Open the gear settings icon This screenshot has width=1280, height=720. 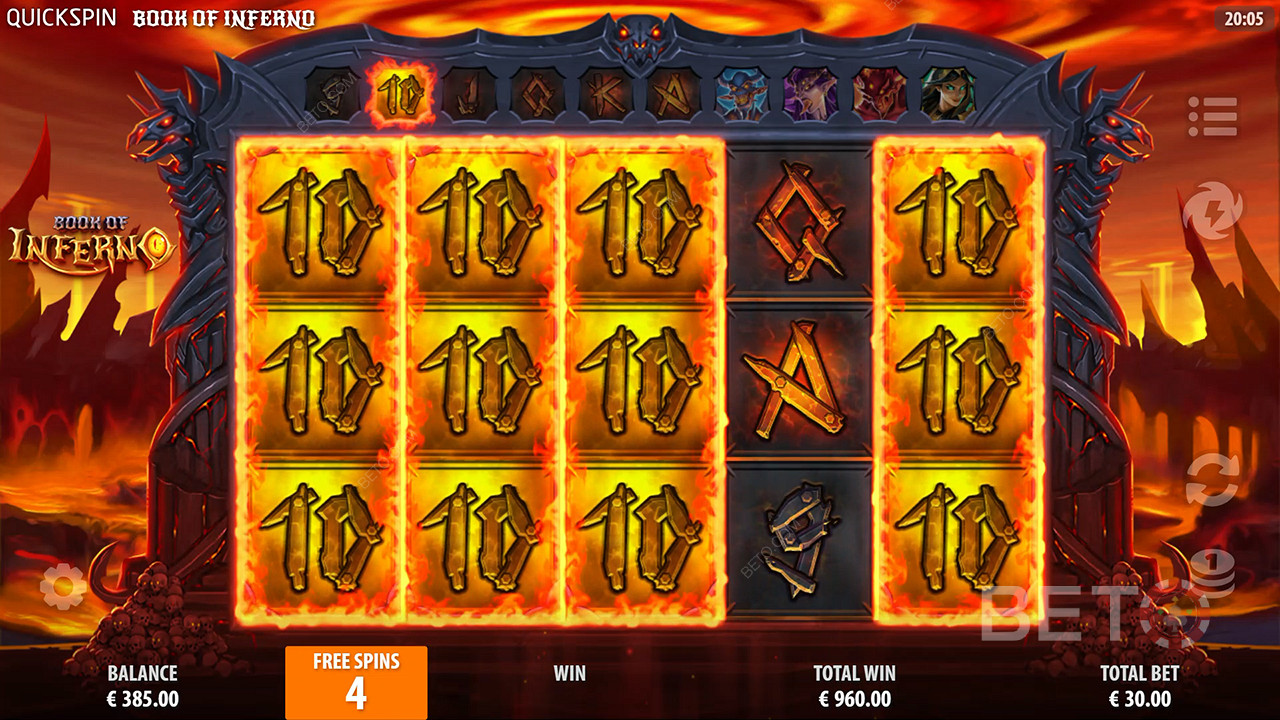[x=63, y=586]
